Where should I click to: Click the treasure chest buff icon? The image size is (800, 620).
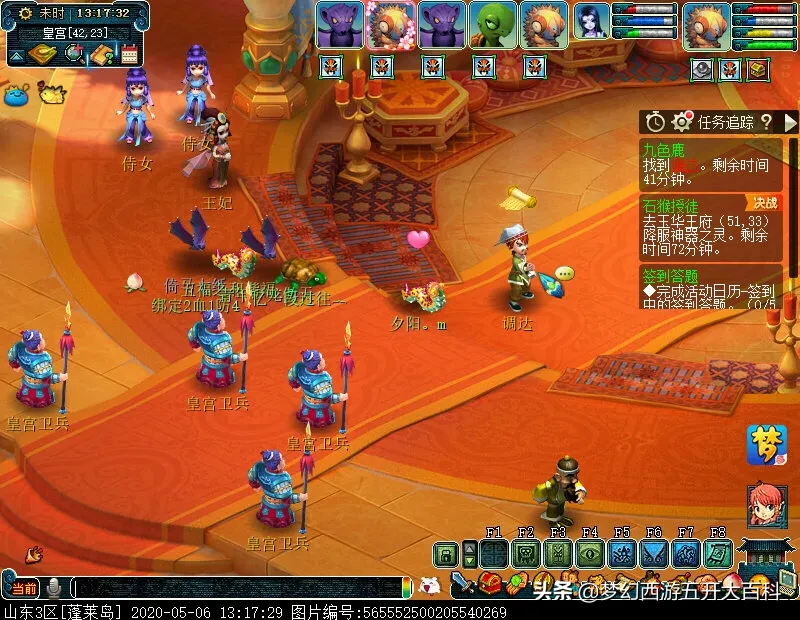[759, 69]
